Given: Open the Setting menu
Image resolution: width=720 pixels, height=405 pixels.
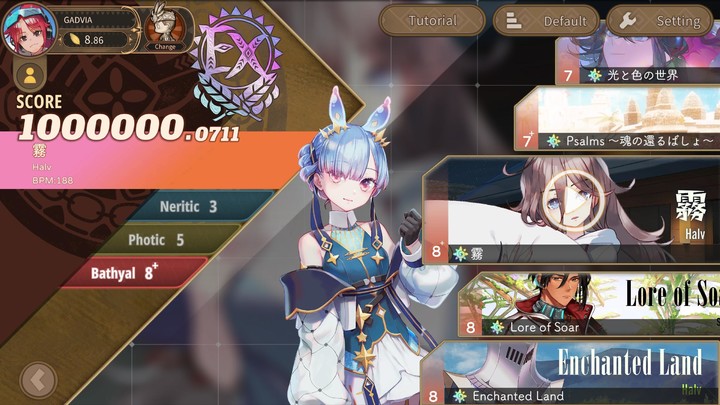Looking at the screenshot, I should (x=662, y=20).
